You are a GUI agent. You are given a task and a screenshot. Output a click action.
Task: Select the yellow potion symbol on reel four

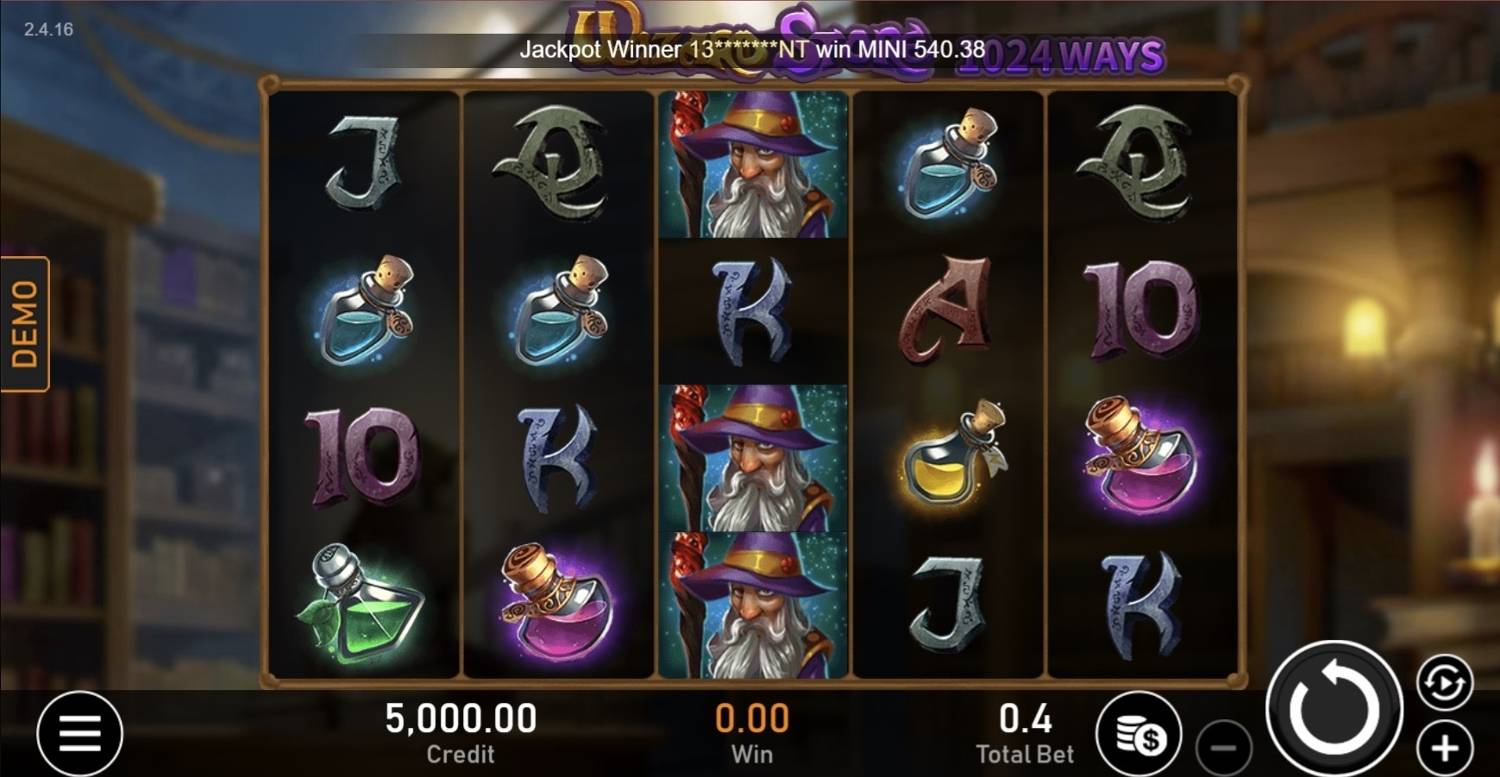(948, 458)
